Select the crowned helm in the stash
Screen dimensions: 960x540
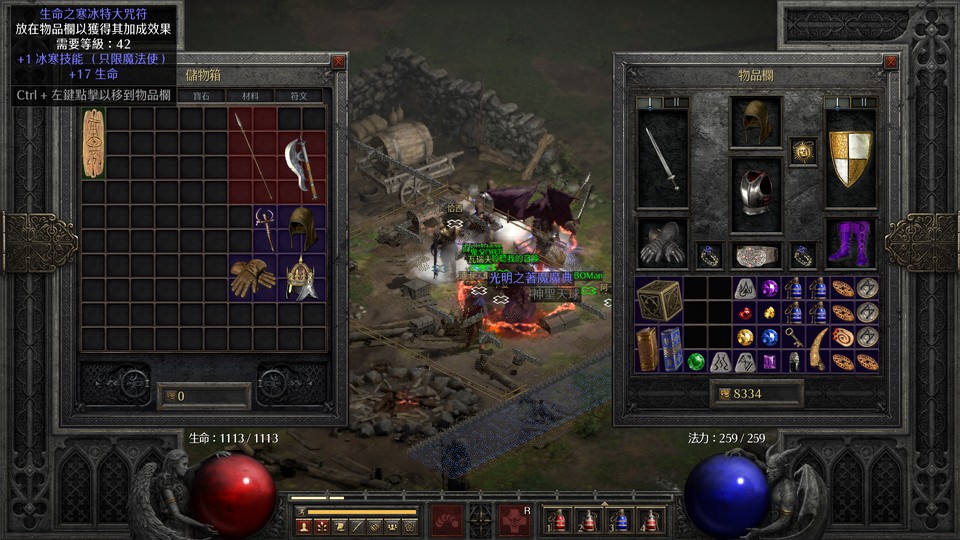click(300, 277)
